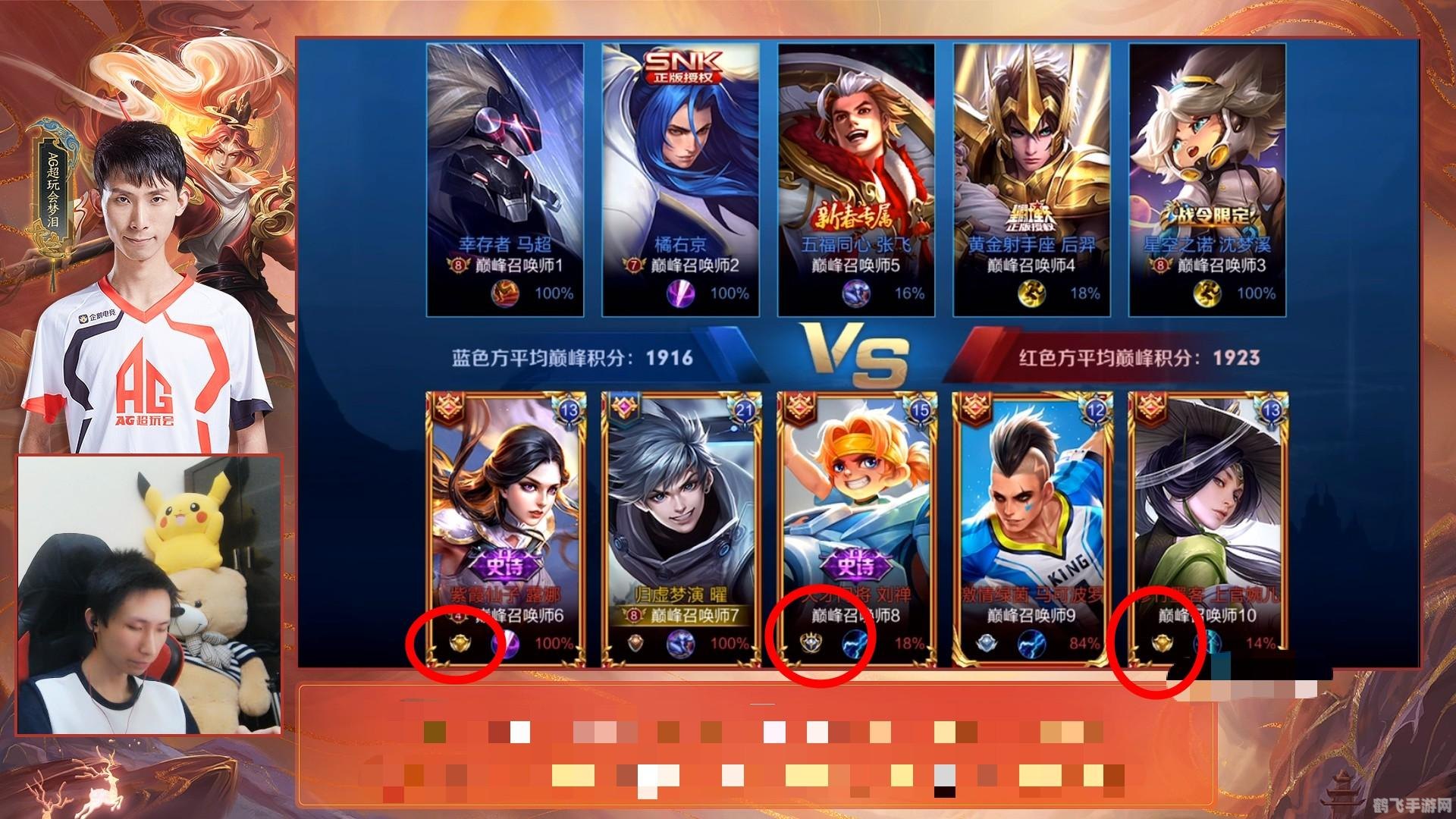Image resolution: width=1456 pixels, height=819 pixels.
Task: Pick the 天才门将 刘禅 hero card
Action: (x=857, y=516)
